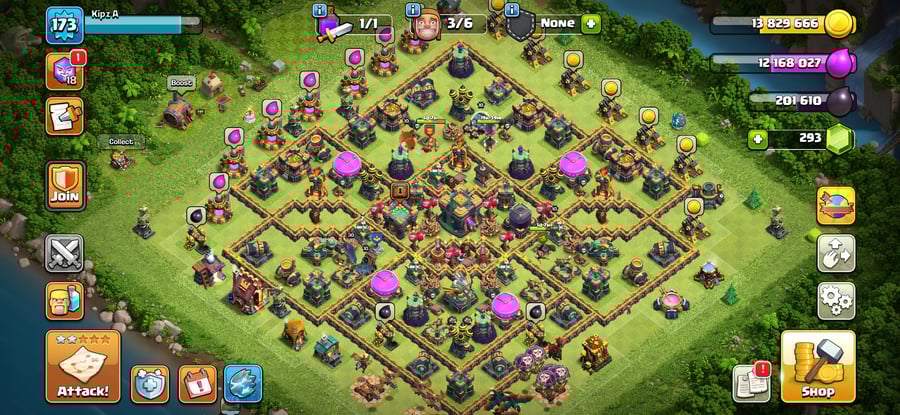Show info for the 1/1 sword counter
The width and height of the screenshot is (900, 415).
[x=320, y=10]
